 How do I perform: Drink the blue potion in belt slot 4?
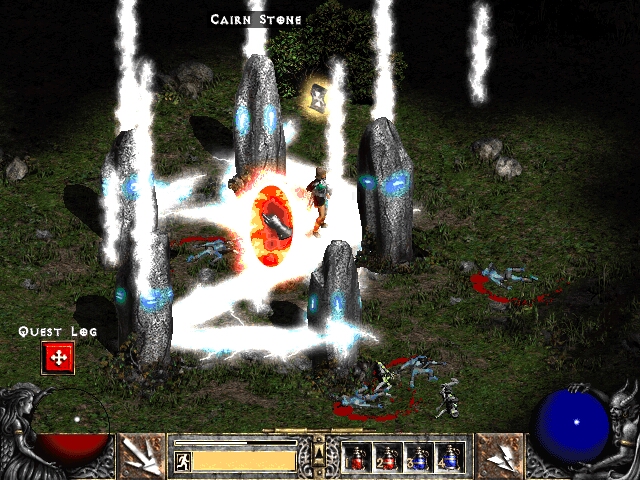pyautogui.click(x=450, y=457)
